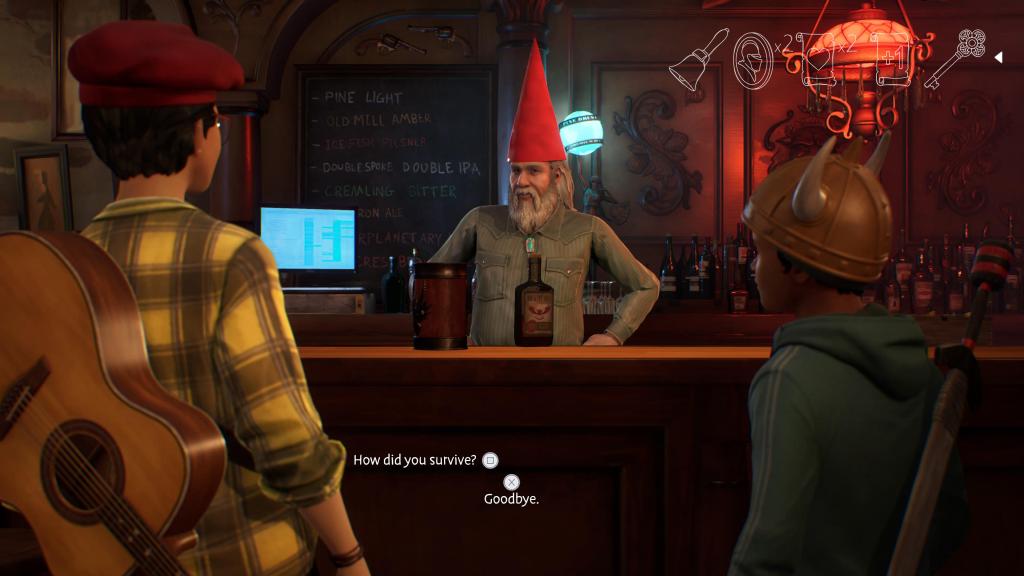Select the hand bell inventory icon
The width and height of the screenshot is (1024, 576).
coord(695,59)
